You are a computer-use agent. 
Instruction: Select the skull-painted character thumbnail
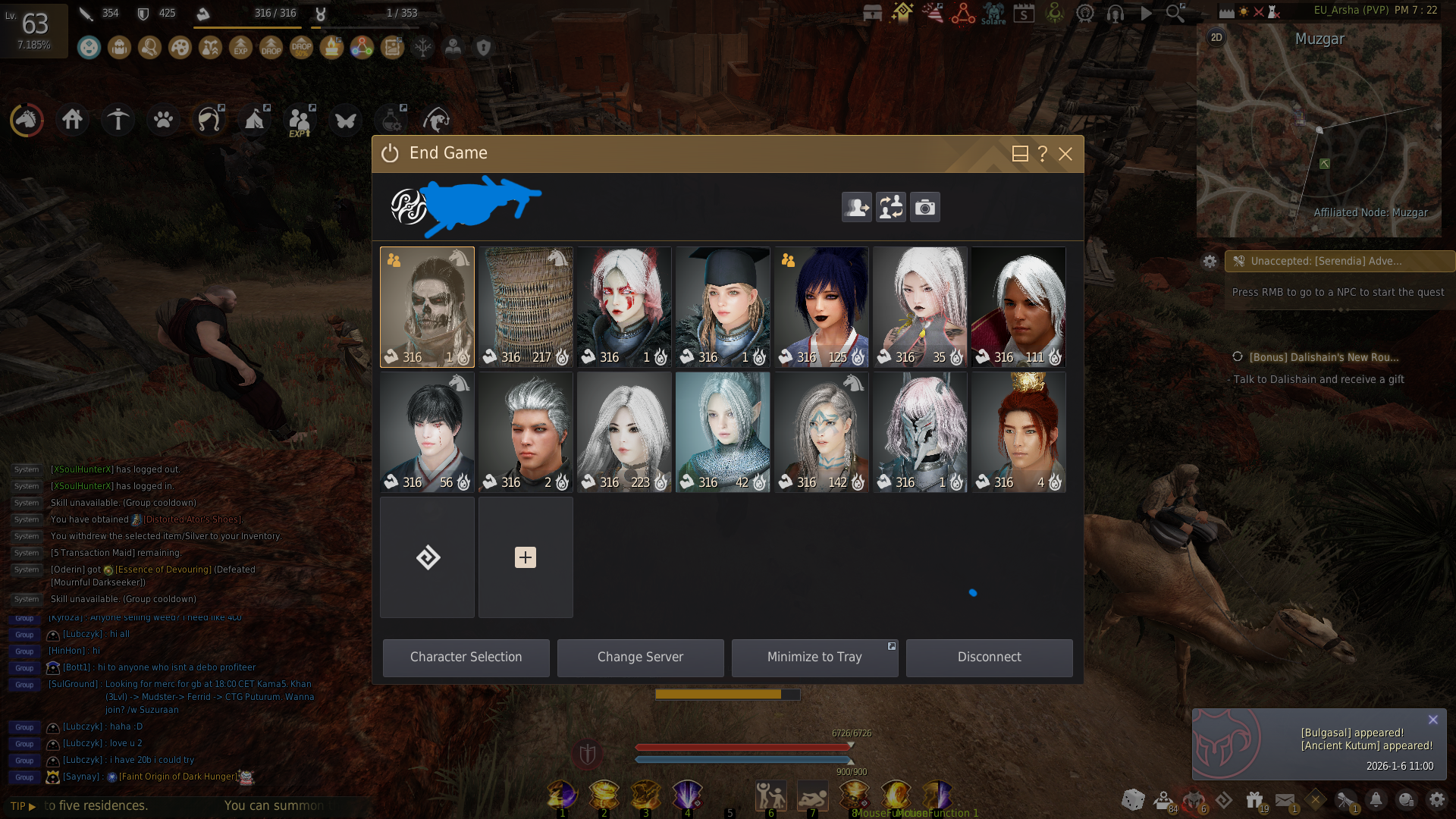[x=427, y=306]
